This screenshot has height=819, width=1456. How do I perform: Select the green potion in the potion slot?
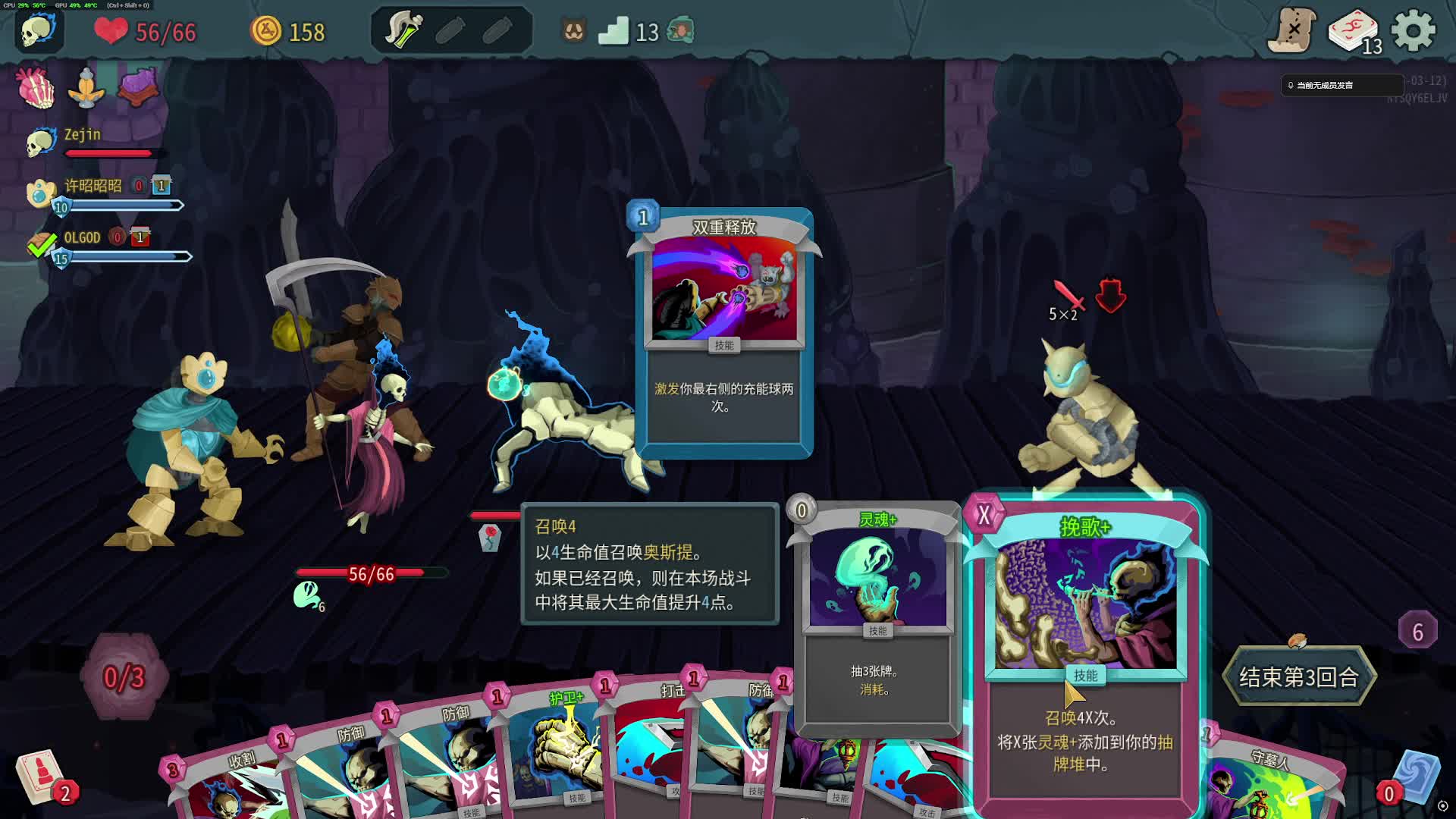[403, 31]
